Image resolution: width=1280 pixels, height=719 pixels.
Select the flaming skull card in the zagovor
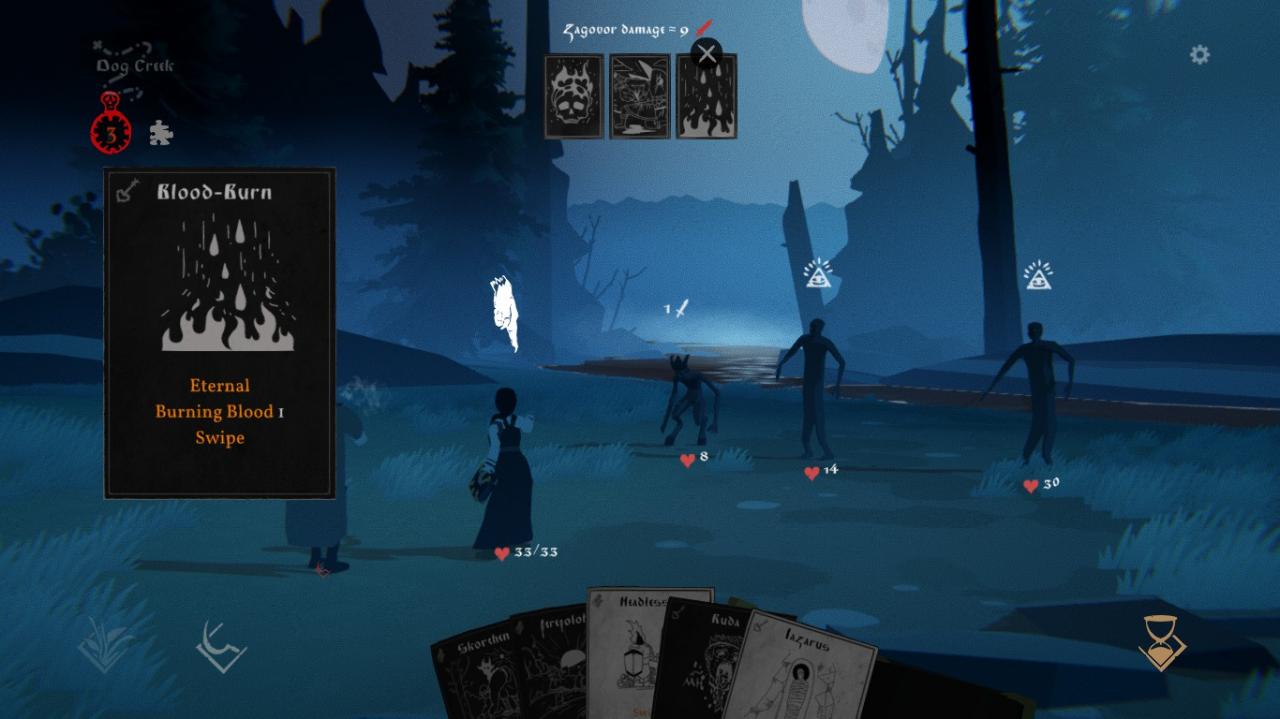pos(574,97)
